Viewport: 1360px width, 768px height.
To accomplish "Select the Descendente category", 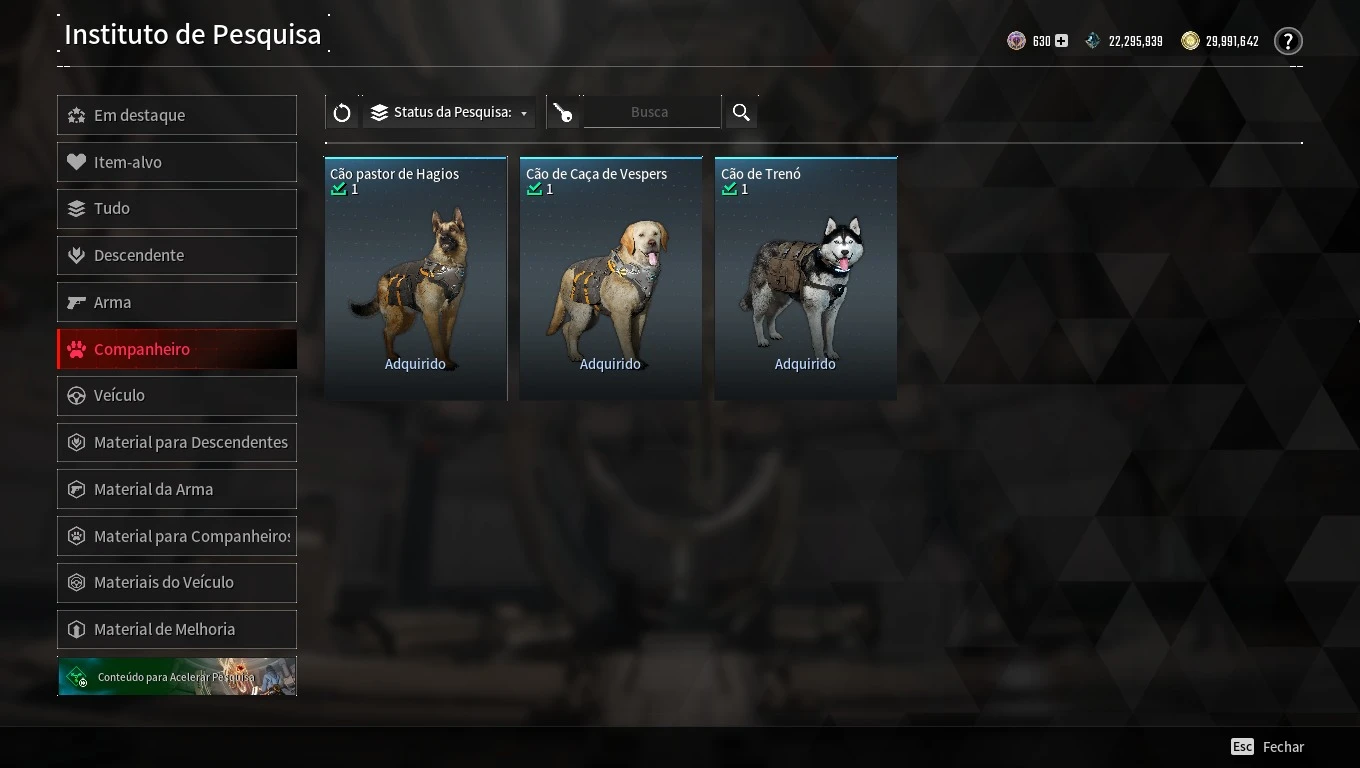I will [177, 255].
